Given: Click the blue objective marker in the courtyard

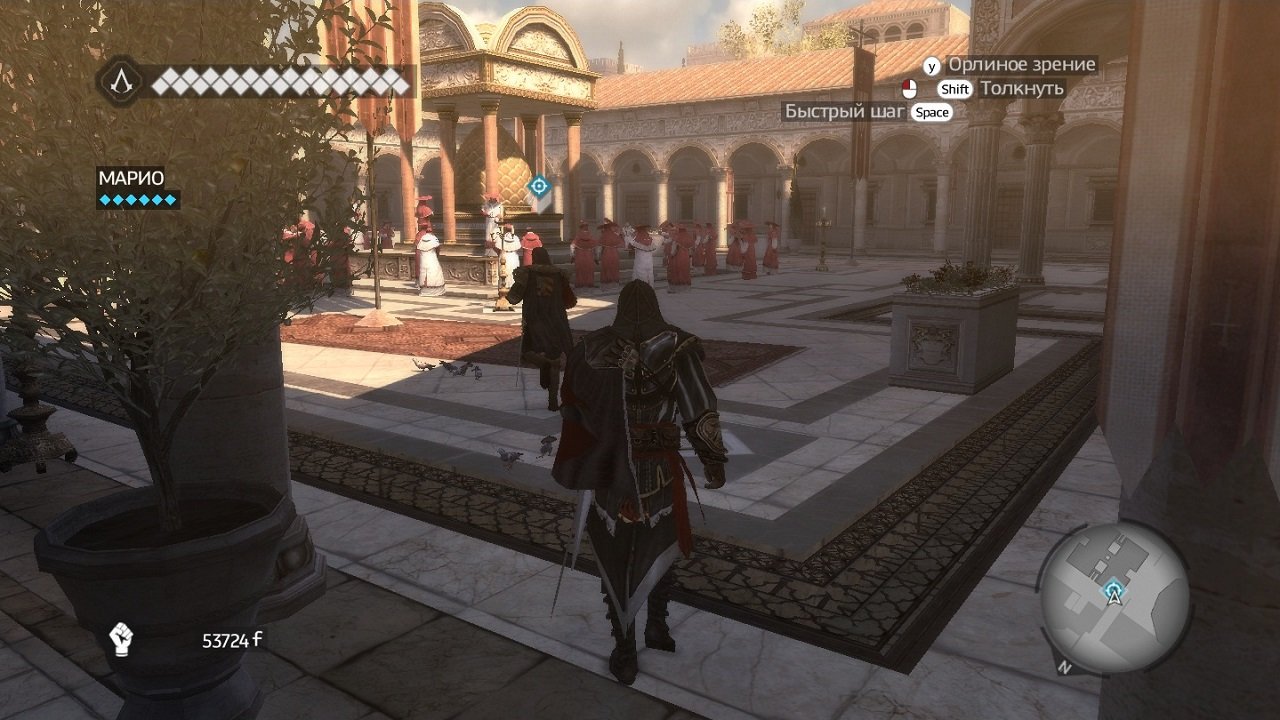Looking at the screenshot, I should point(538,184).
